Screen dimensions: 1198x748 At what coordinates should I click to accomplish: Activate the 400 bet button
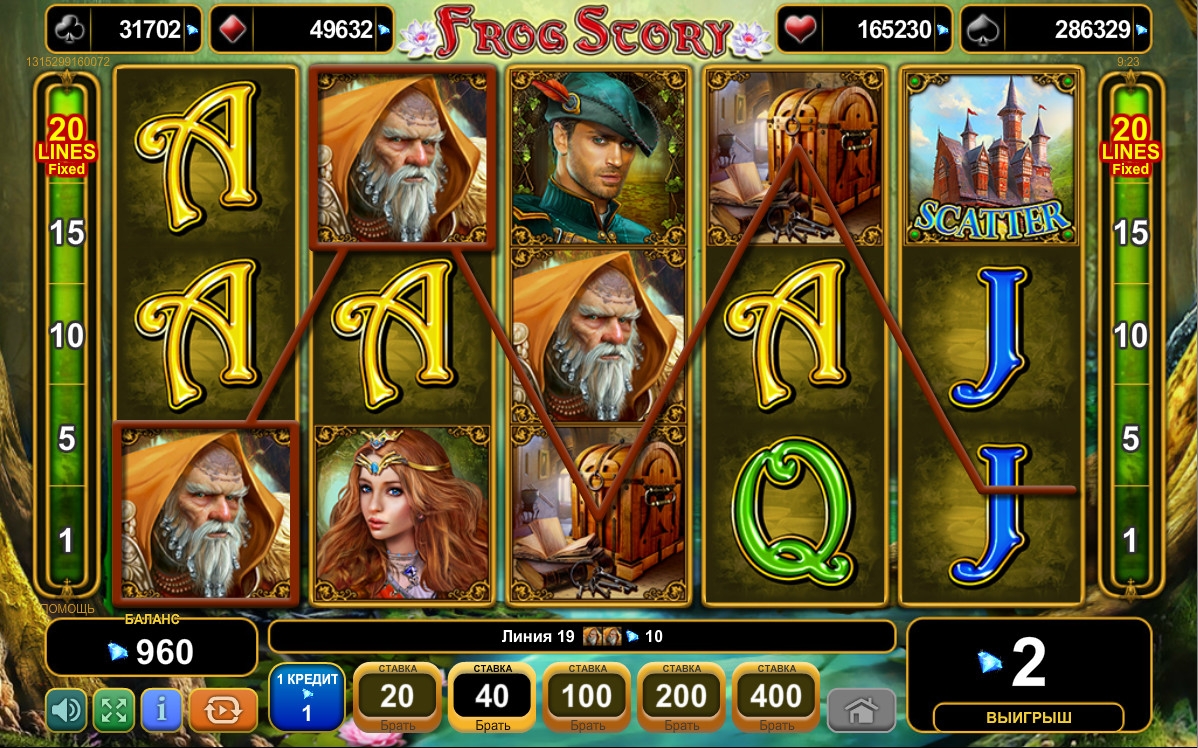[x=776, y=696]
